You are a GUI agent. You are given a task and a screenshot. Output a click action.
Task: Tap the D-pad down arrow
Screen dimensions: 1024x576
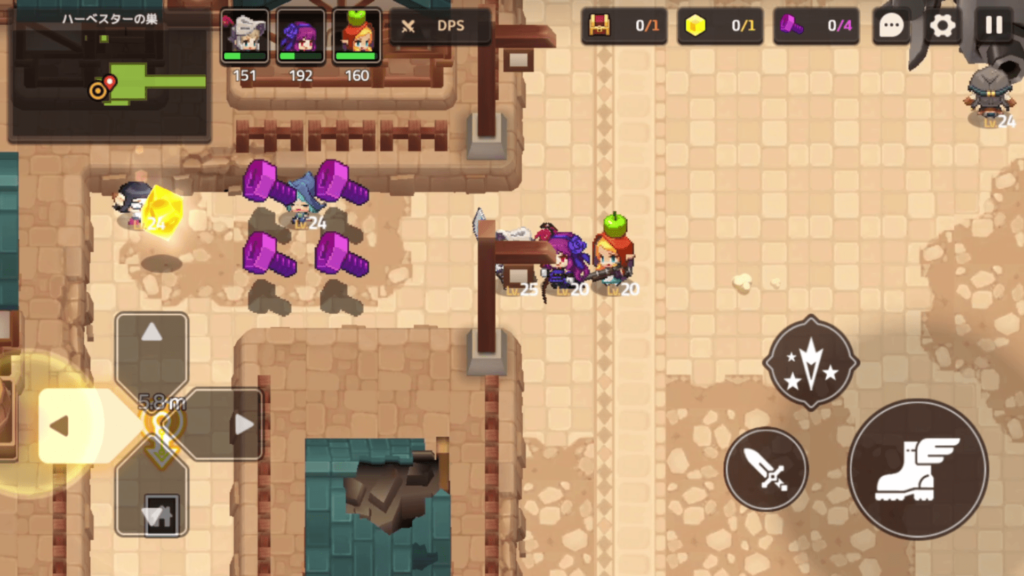pyautogui.click(x=152, y=514)
